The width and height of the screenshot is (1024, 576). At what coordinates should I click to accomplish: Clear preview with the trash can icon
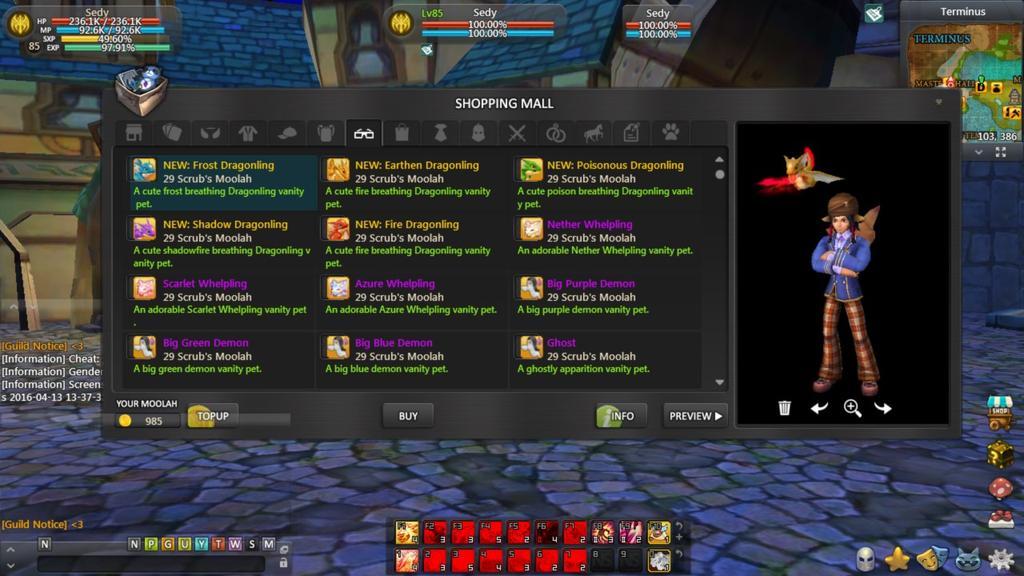coord(785,408)
